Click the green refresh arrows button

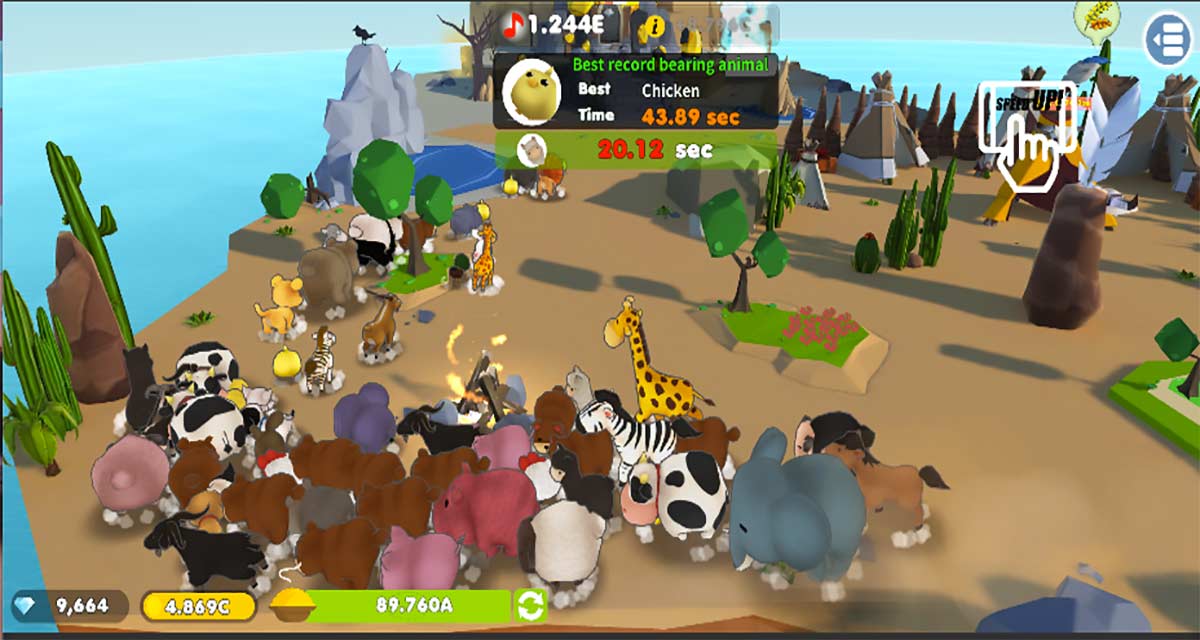coord(529,605)
